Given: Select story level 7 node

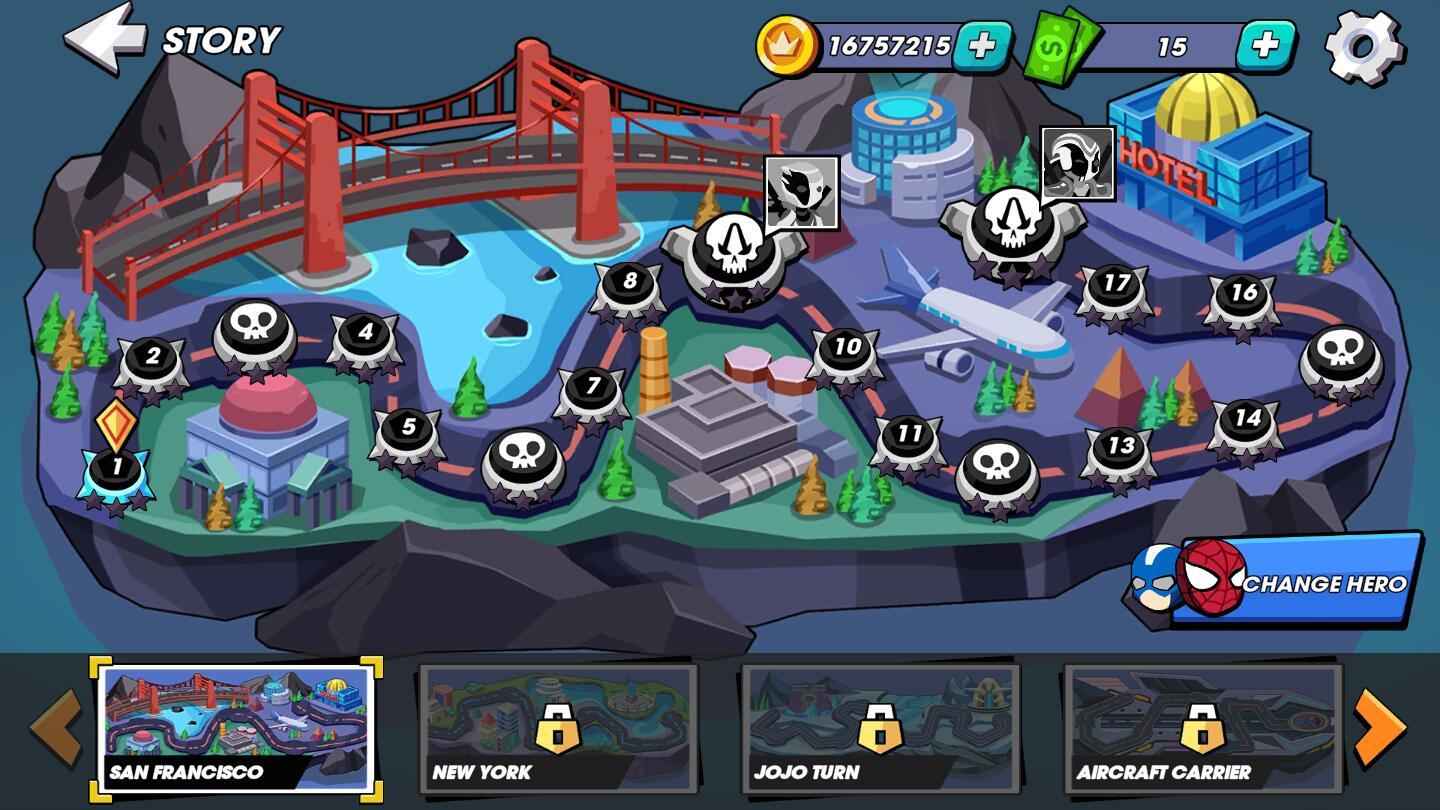Looking at the screenshot, I should (x=592, y=389).
